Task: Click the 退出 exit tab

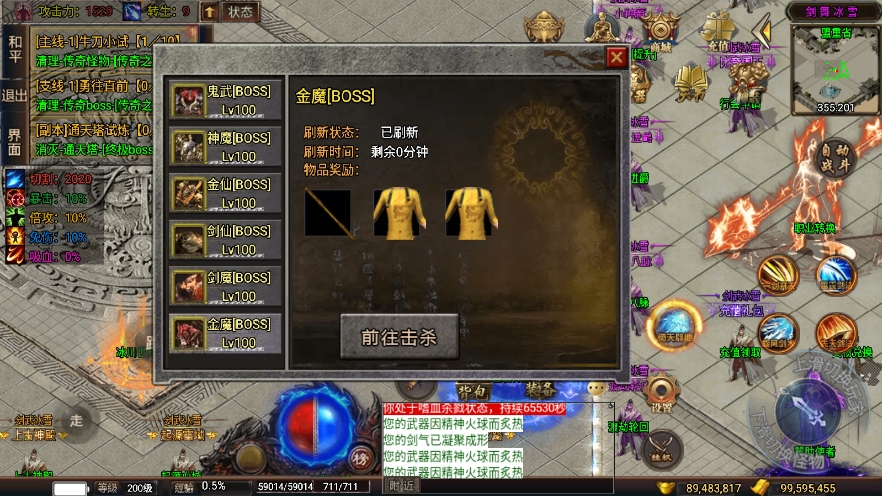Action: tap(14, 96)
